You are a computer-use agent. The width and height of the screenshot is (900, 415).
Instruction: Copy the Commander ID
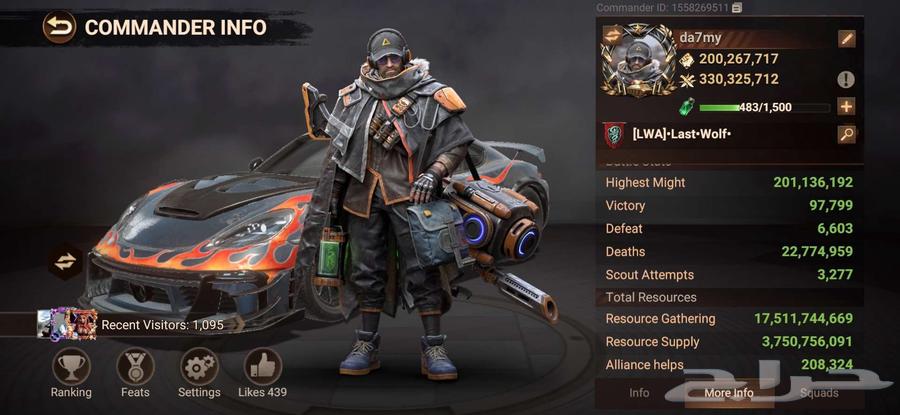tap(737, 8)
